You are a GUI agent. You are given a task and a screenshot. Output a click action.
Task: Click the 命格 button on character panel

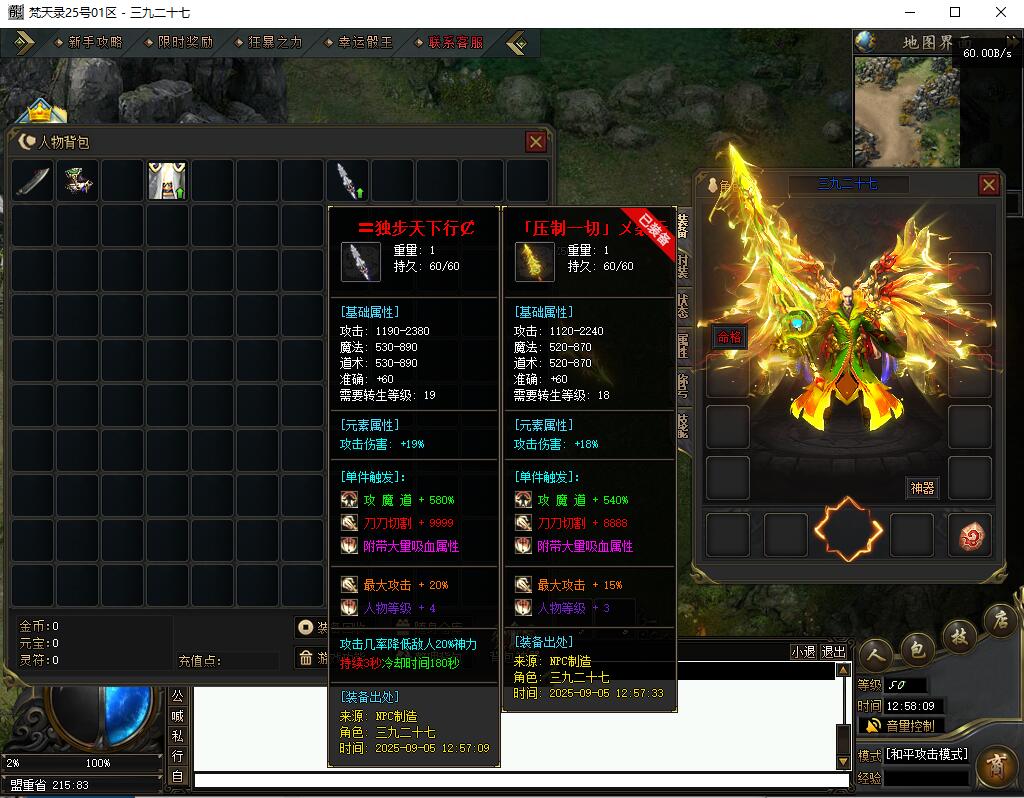729,337
